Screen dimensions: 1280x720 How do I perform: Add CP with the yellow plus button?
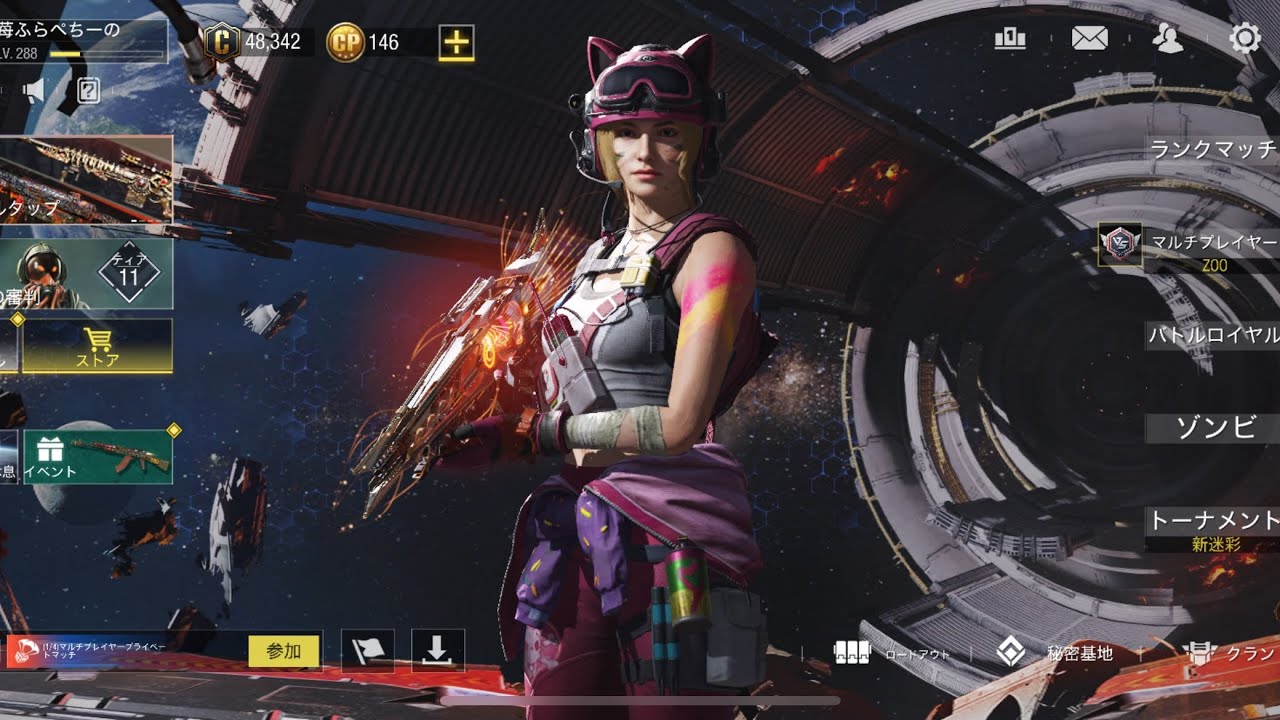pos(456,42)
